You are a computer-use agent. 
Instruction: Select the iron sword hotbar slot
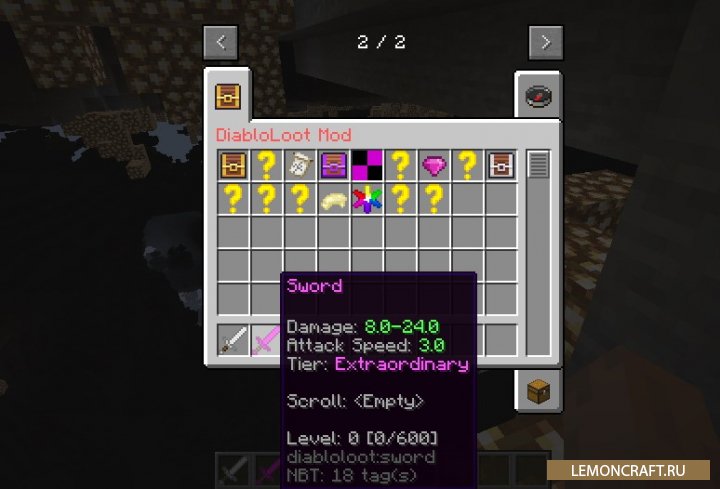(x=233, y=341)
